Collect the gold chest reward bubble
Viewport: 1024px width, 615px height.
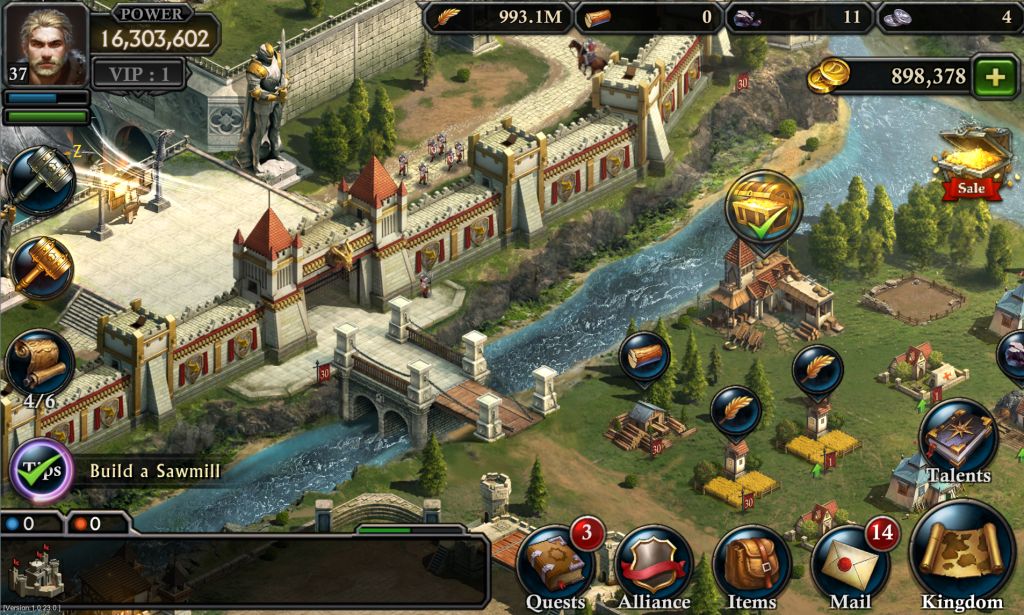[x=763, y=206]
